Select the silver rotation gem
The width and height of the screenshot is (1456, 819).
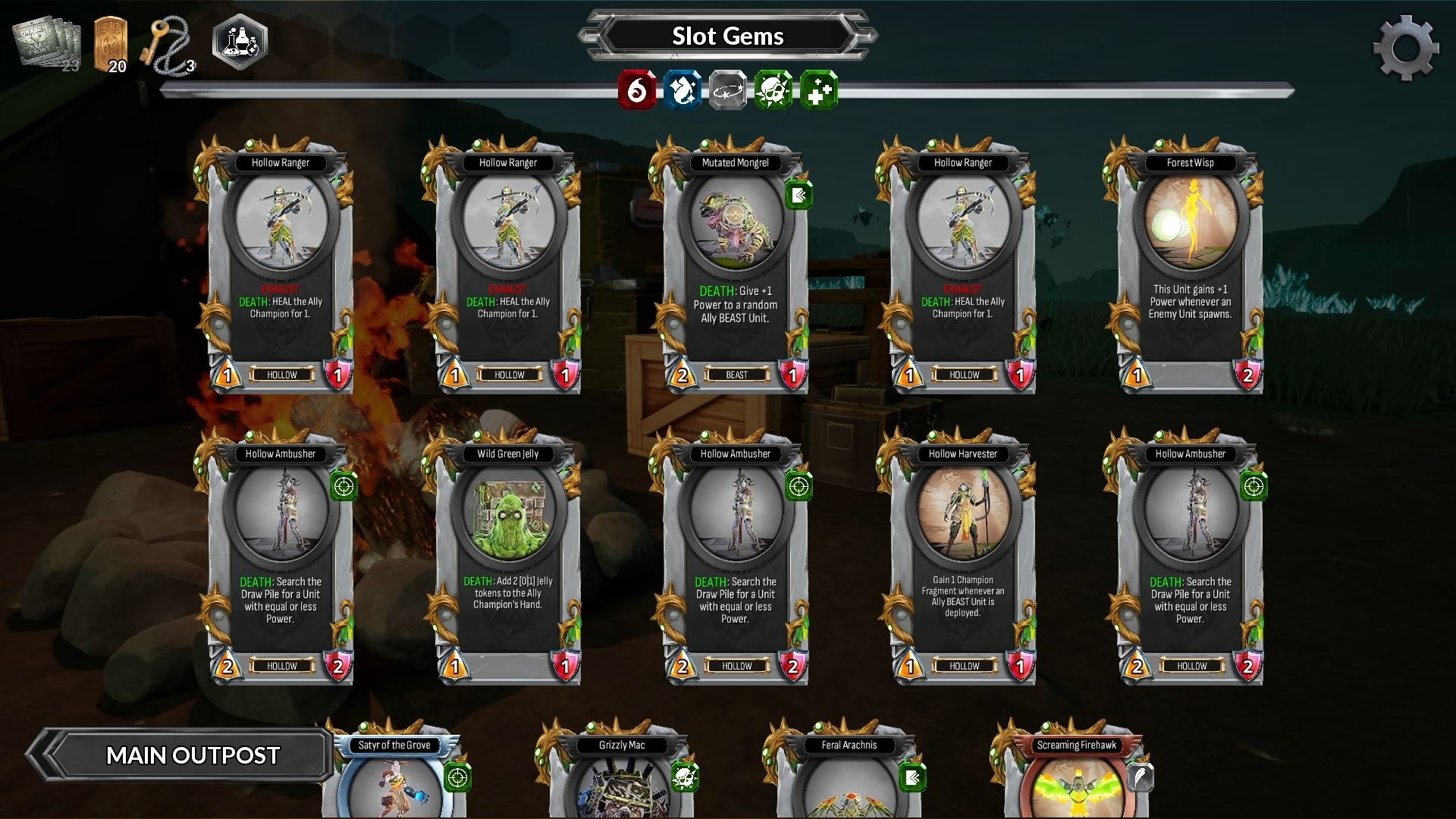(x=728, y=91)
